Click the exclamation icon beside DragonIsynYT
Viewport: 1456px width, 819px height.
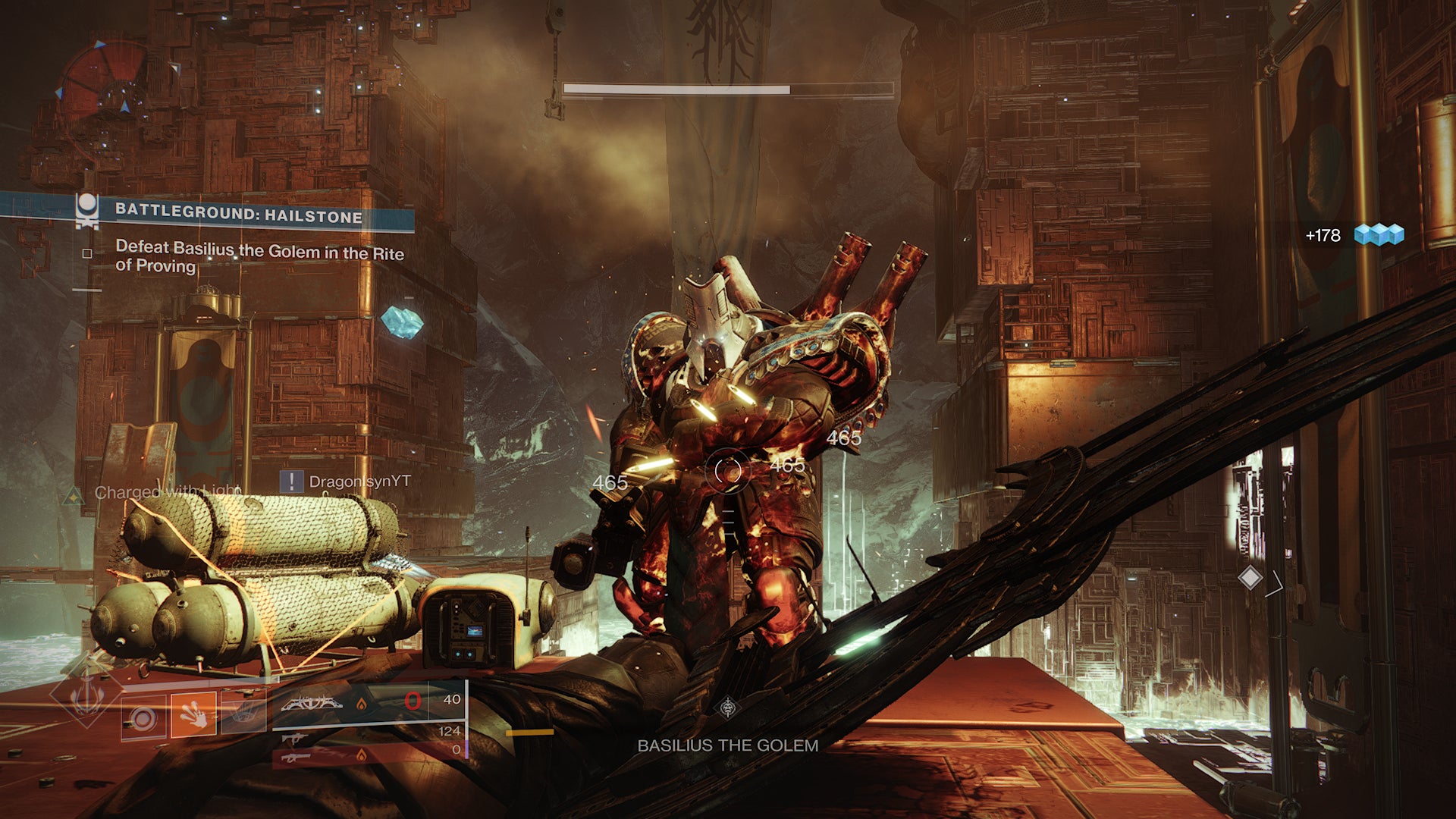[x=290, y=479]
